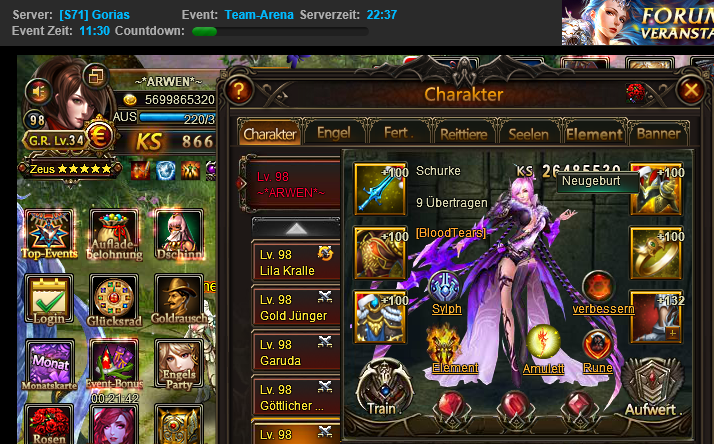Screen dimensions: 714x444
Task: Open the Amulett slot
Action: coord(543,346)
